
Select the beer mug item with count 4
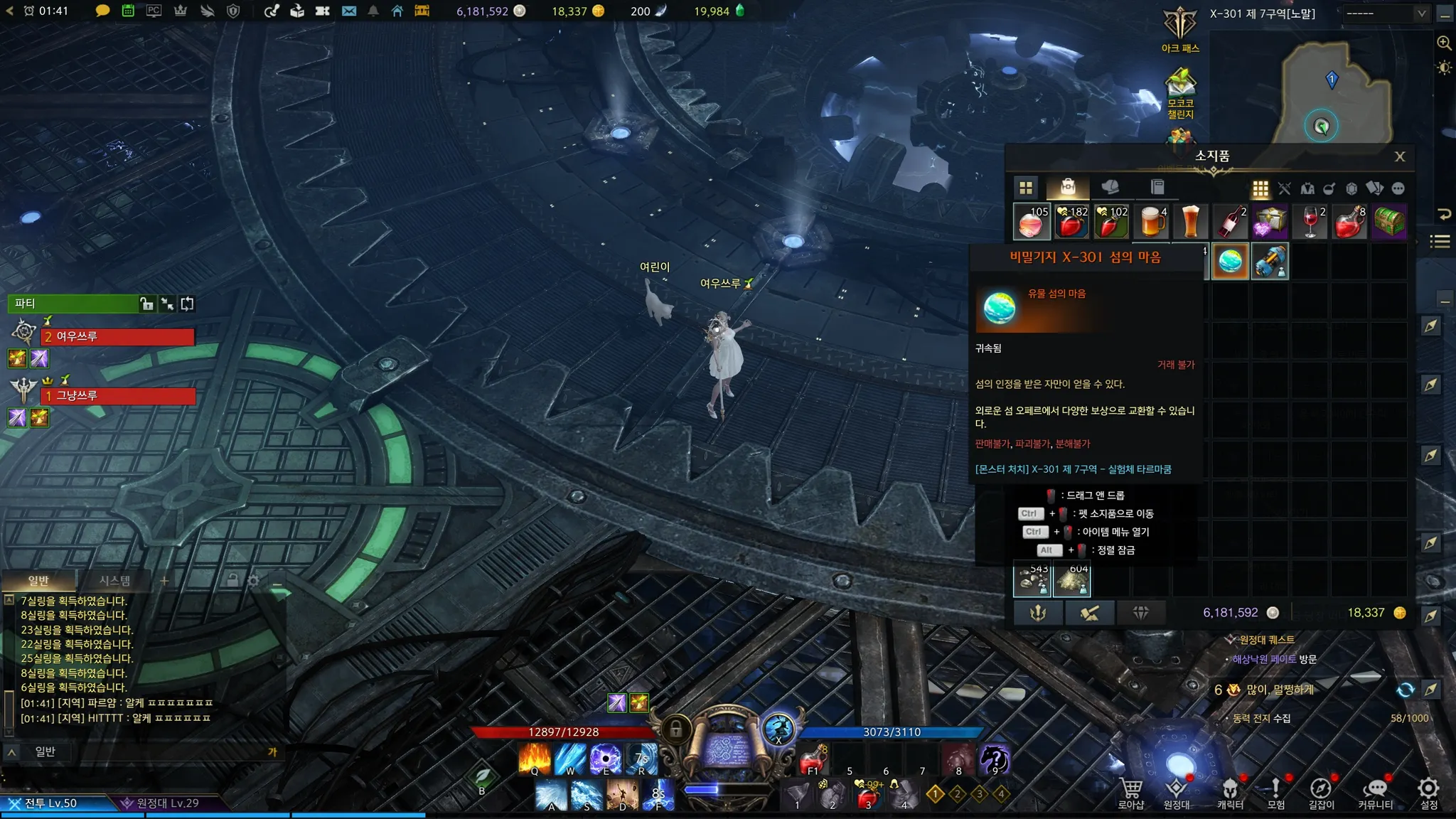1152,222
